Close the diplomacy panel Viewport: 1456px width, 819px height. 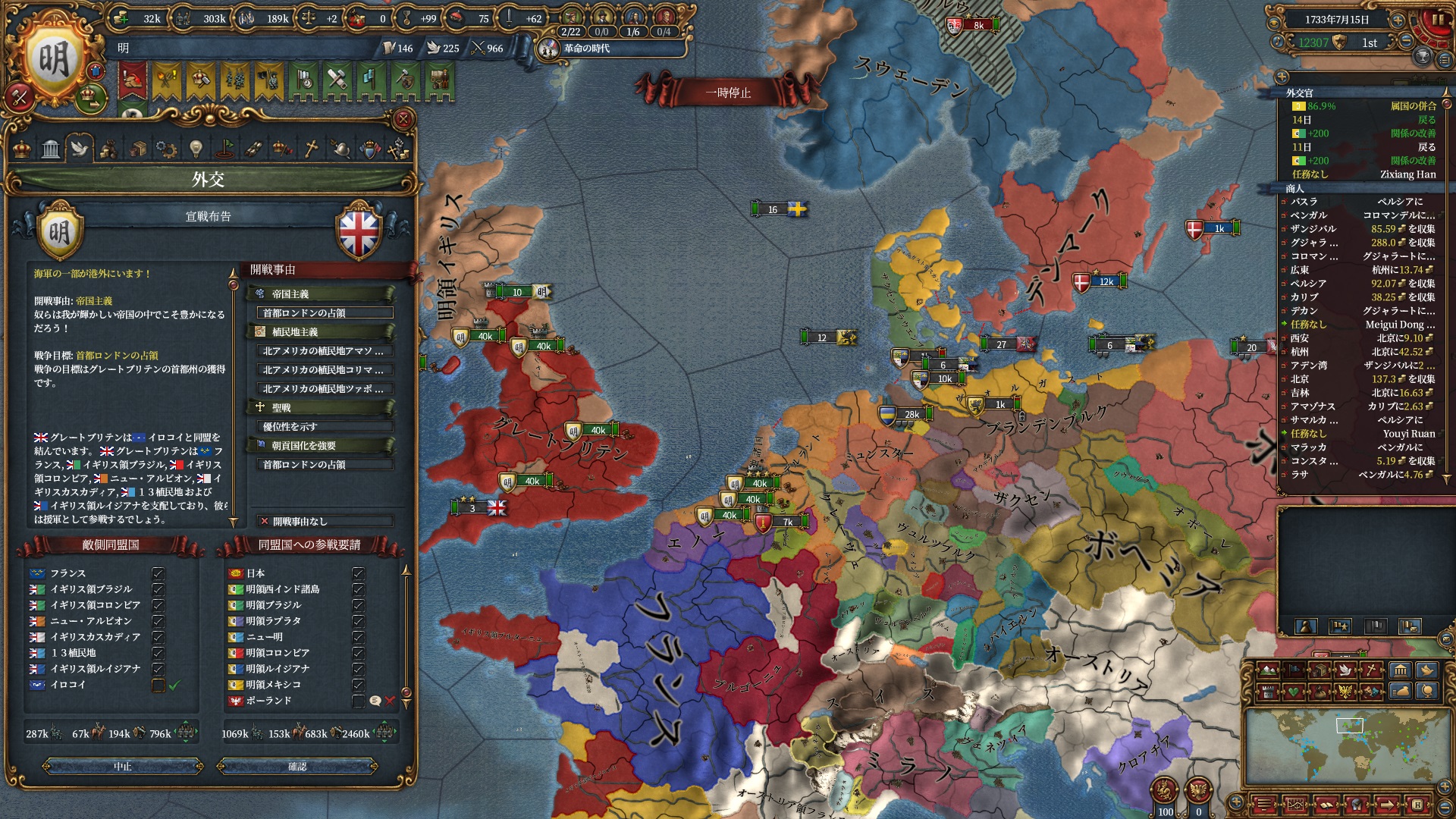click(403, 119)
